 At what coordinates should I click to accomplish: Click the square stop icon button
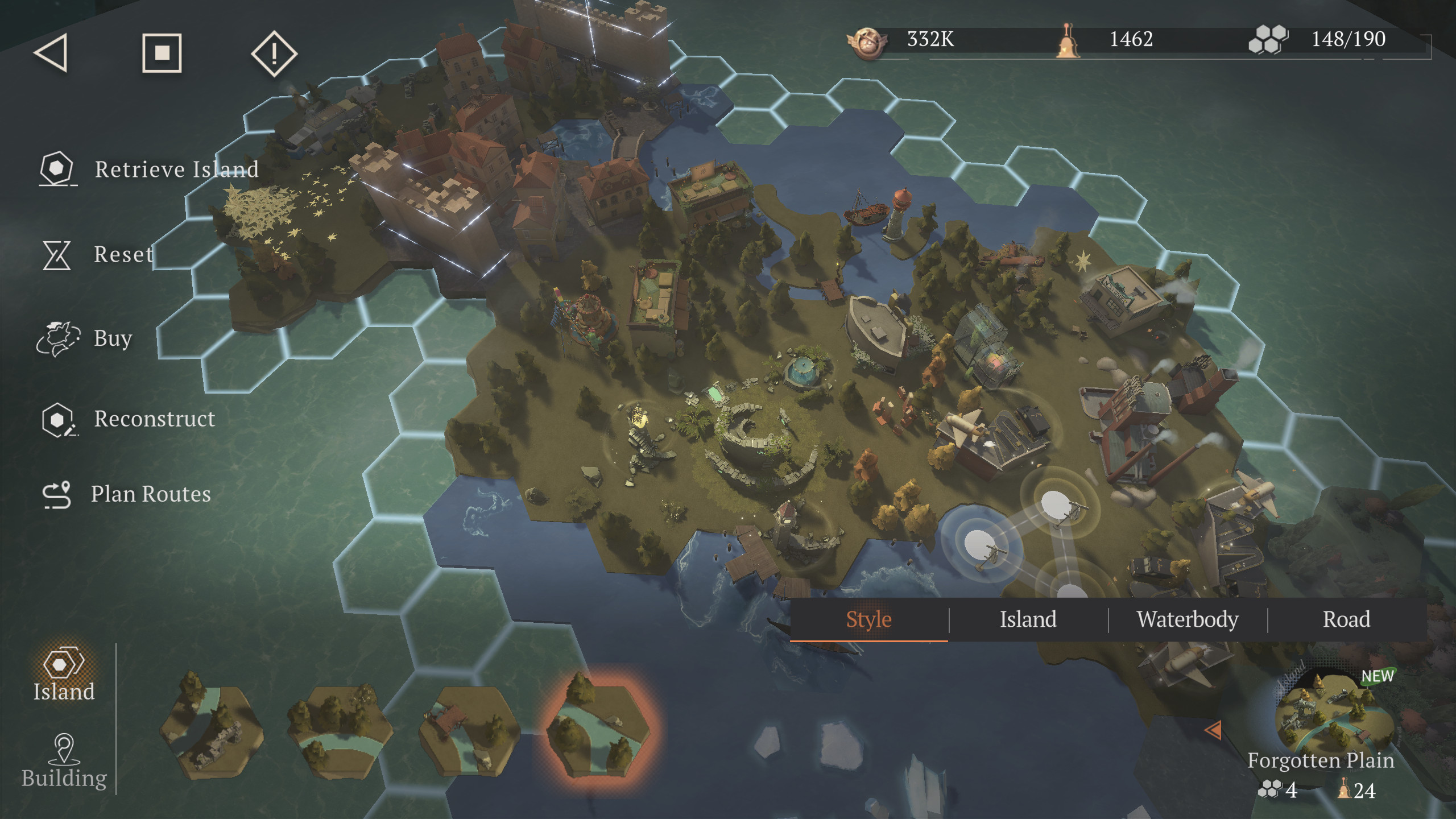162,53
